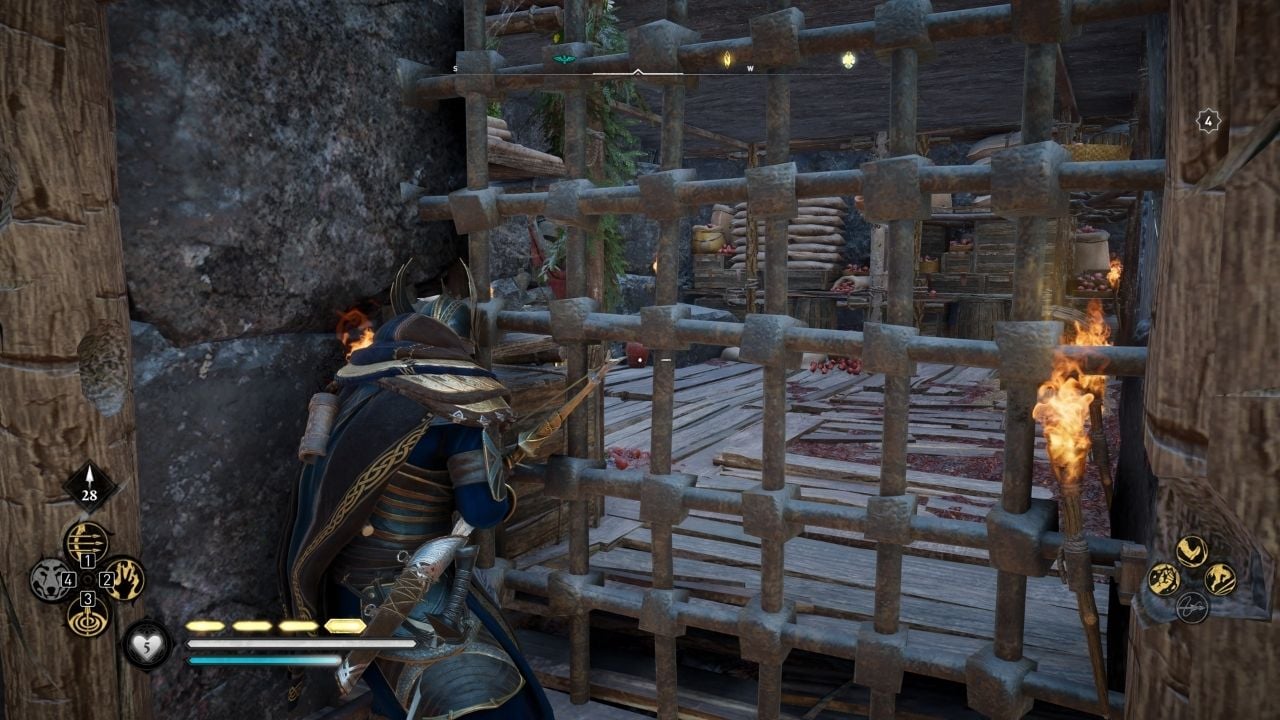
Task: Activate the kick melee ability icon
Action: [1190, 551]
